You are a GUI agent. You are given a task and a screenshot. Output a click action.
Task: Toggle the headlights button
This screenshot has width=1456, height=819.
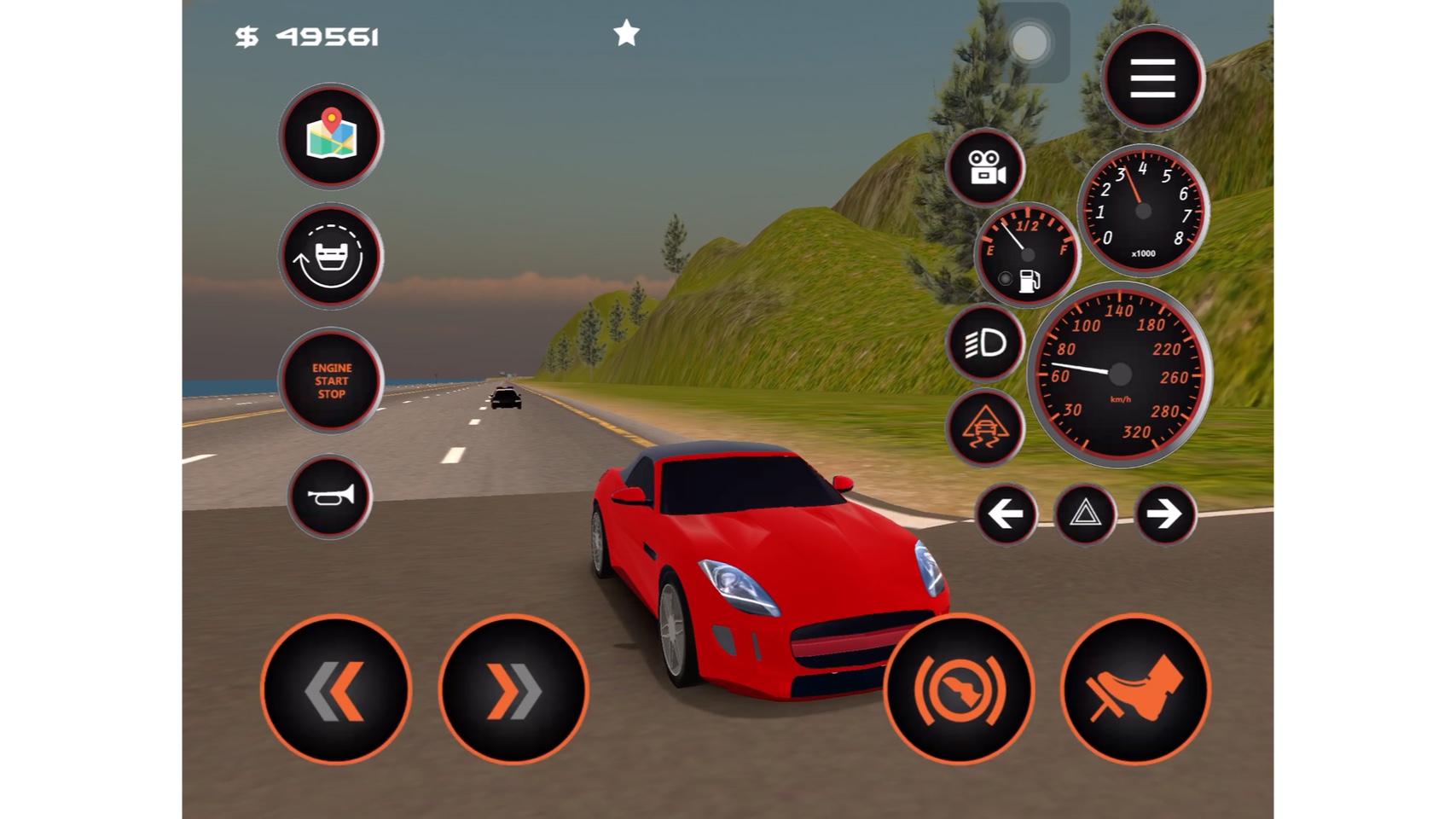(985, 343)
